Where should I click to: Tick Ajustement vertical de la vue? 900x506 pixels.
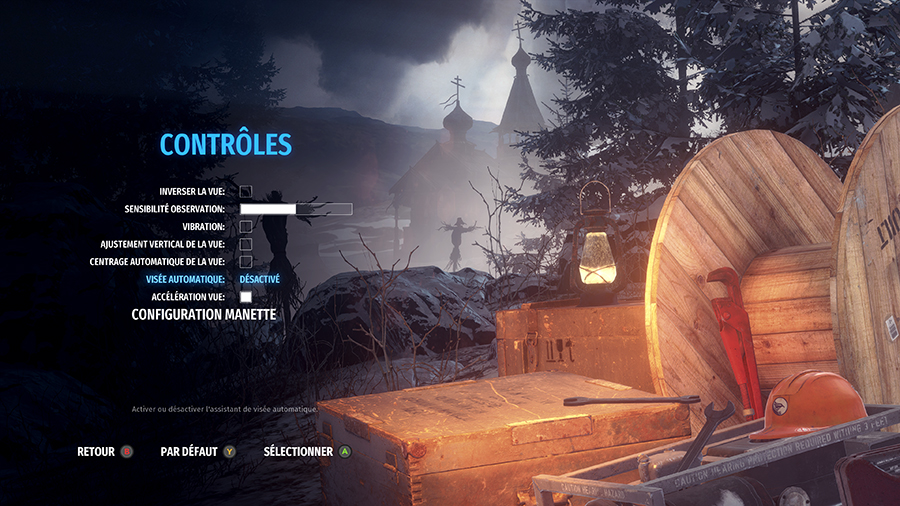pyautogui.click(x=246, y=244)
